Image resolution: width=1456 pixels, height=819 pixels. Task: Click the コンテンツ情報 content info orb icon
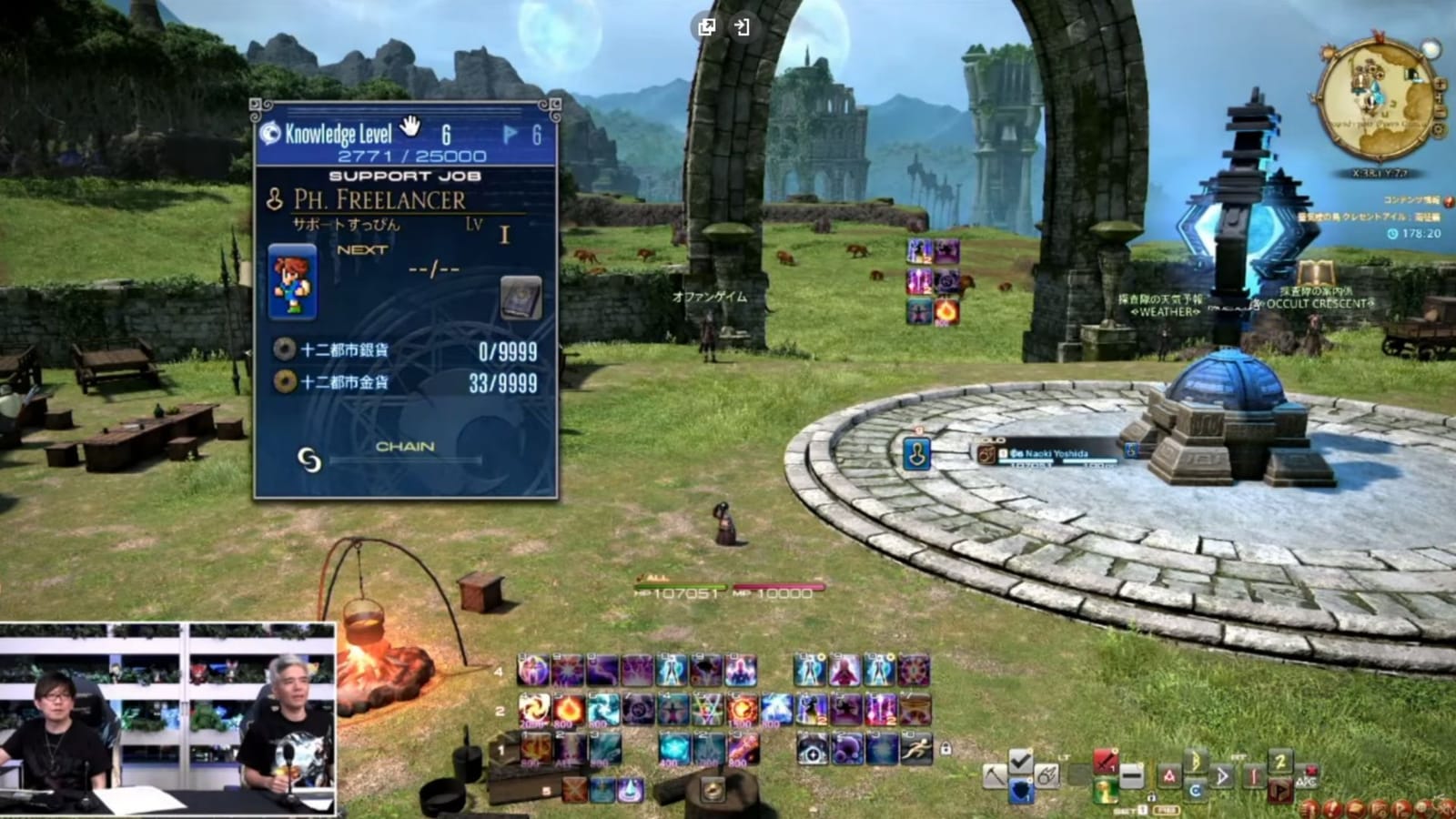(1447, 201)
